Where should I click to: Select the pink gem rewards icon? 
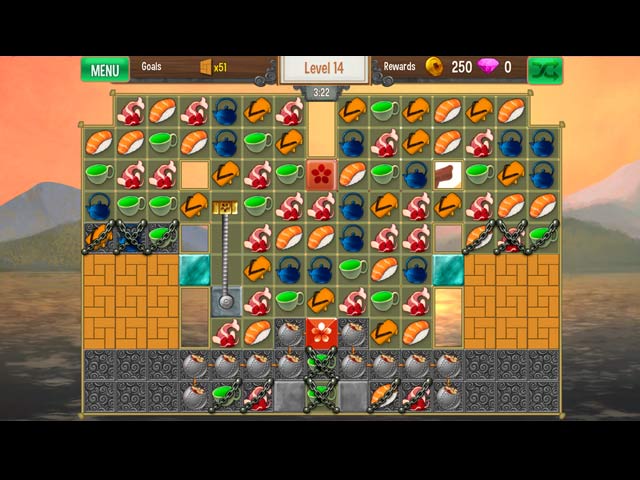(488, 67)
